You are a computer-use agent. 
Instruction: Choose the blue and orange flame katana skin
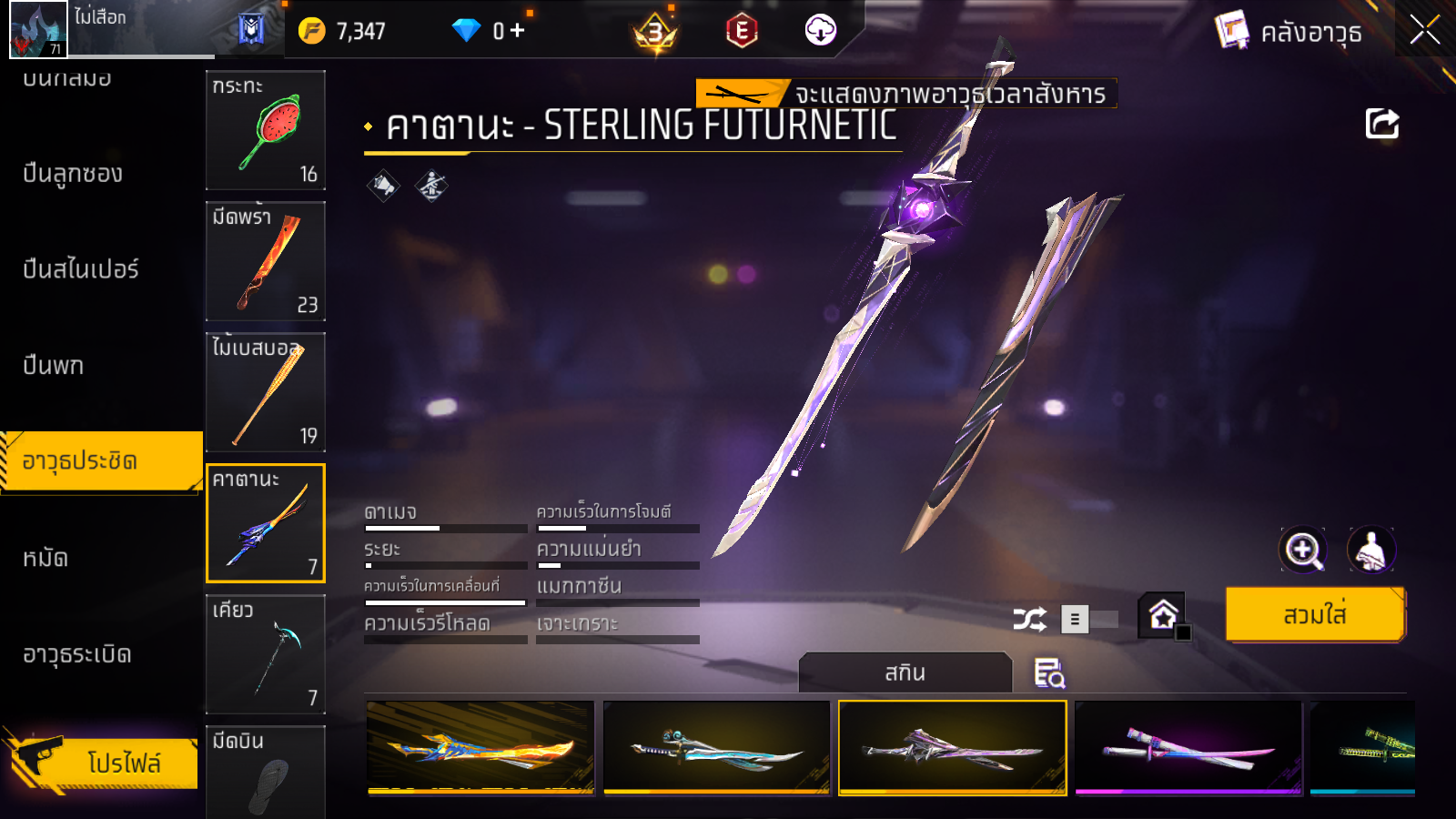click(x=480, y=748)
